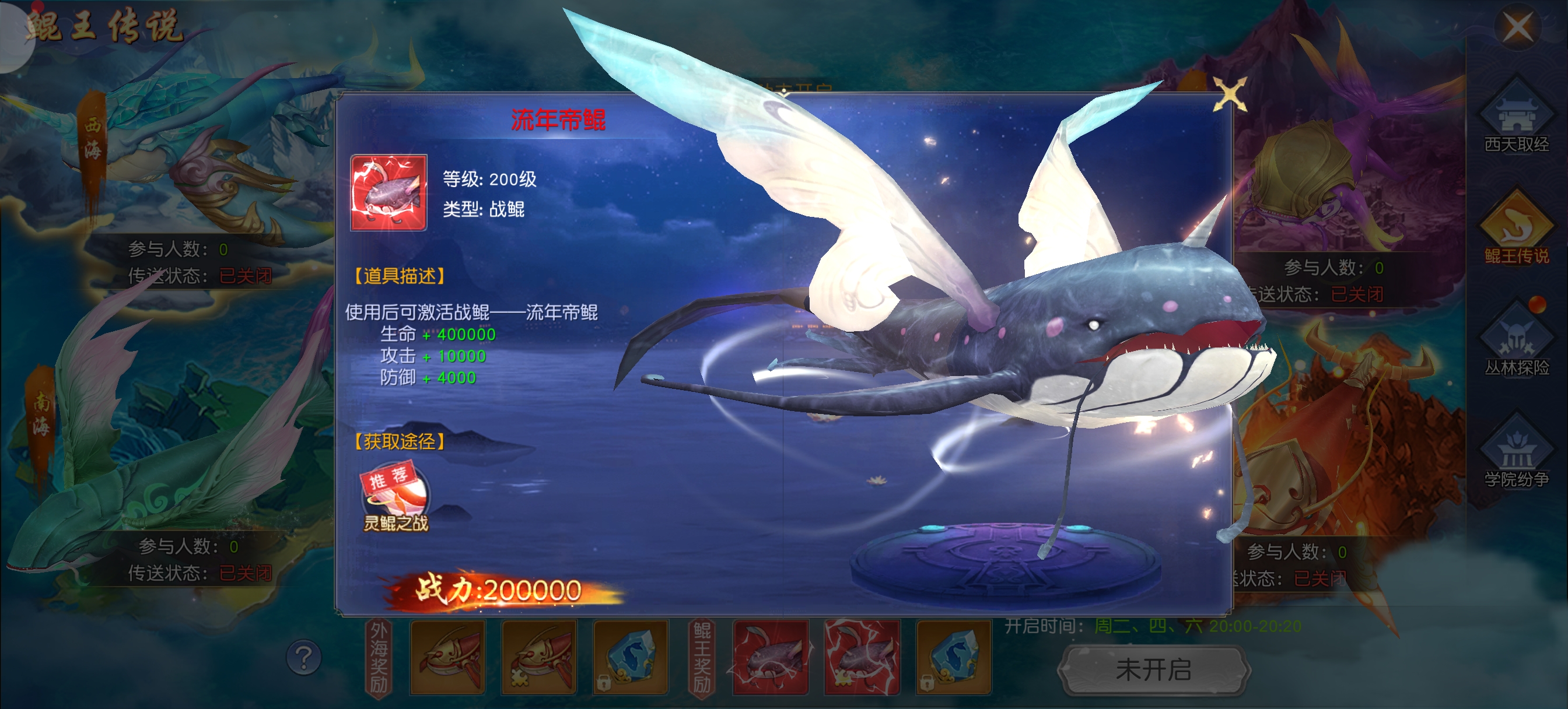Click the 未开启 button
Image resolution: width=1568 pixels, height=709 pixels.
[1153, 669]
